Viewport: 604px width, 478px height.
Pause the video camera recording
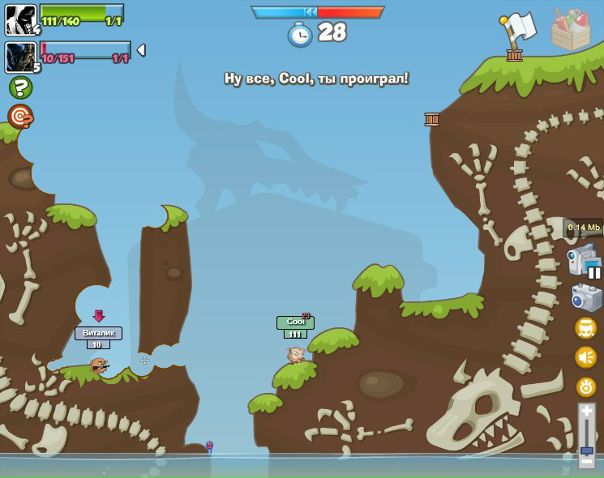point(594,271)
